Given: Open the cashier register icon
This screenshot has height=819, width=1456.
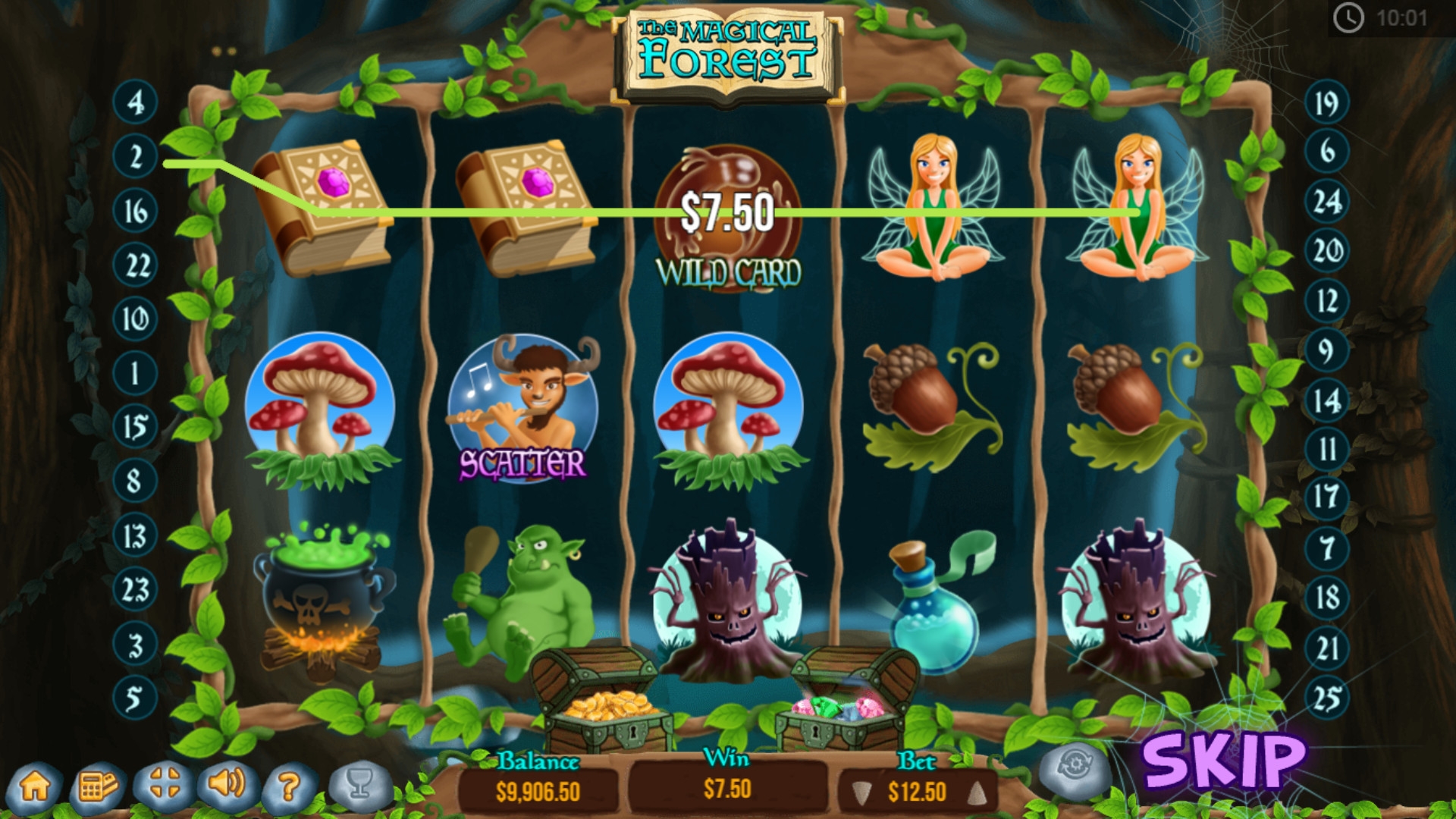Looking at the screenshot, I should coord(98,786).
